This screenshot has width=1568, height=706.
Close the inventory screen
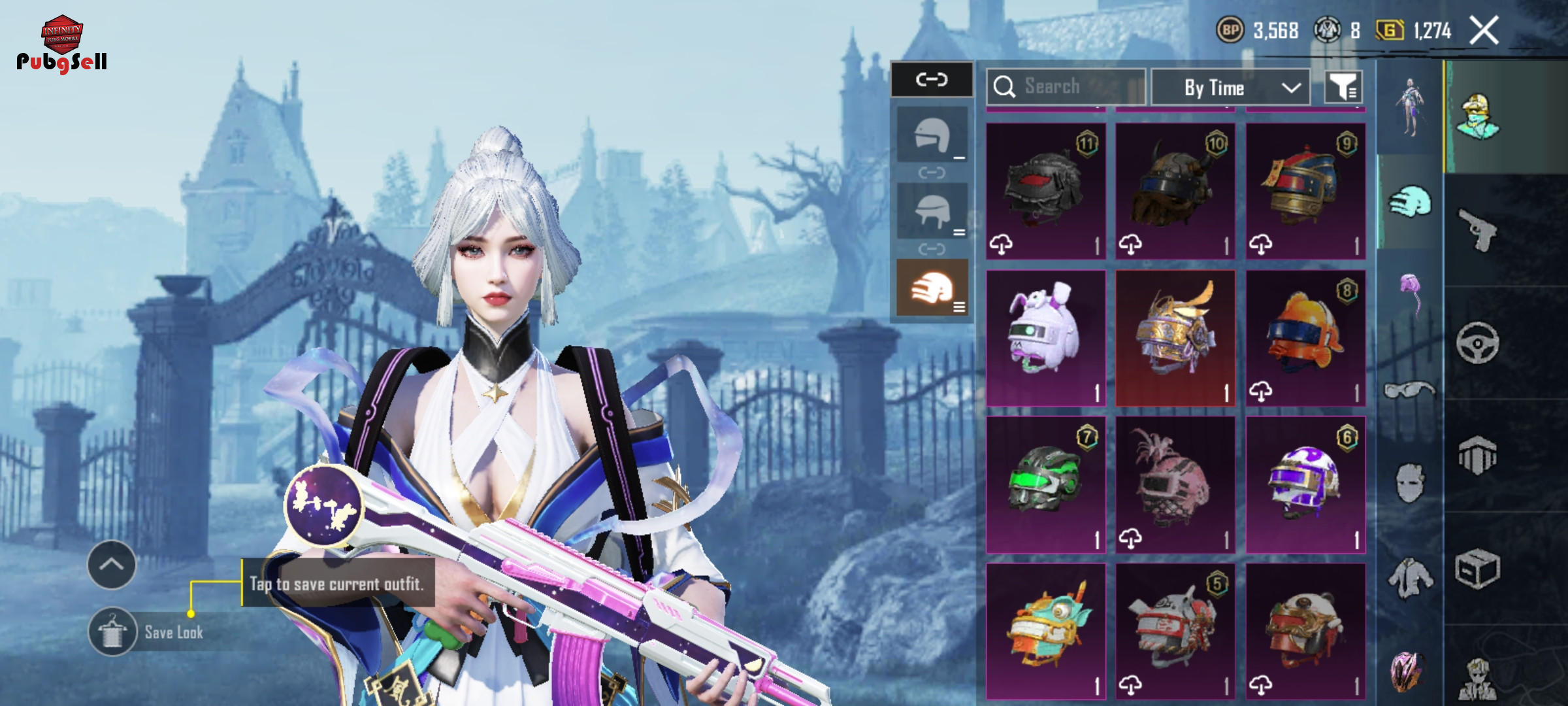[x=1484, y=31]
